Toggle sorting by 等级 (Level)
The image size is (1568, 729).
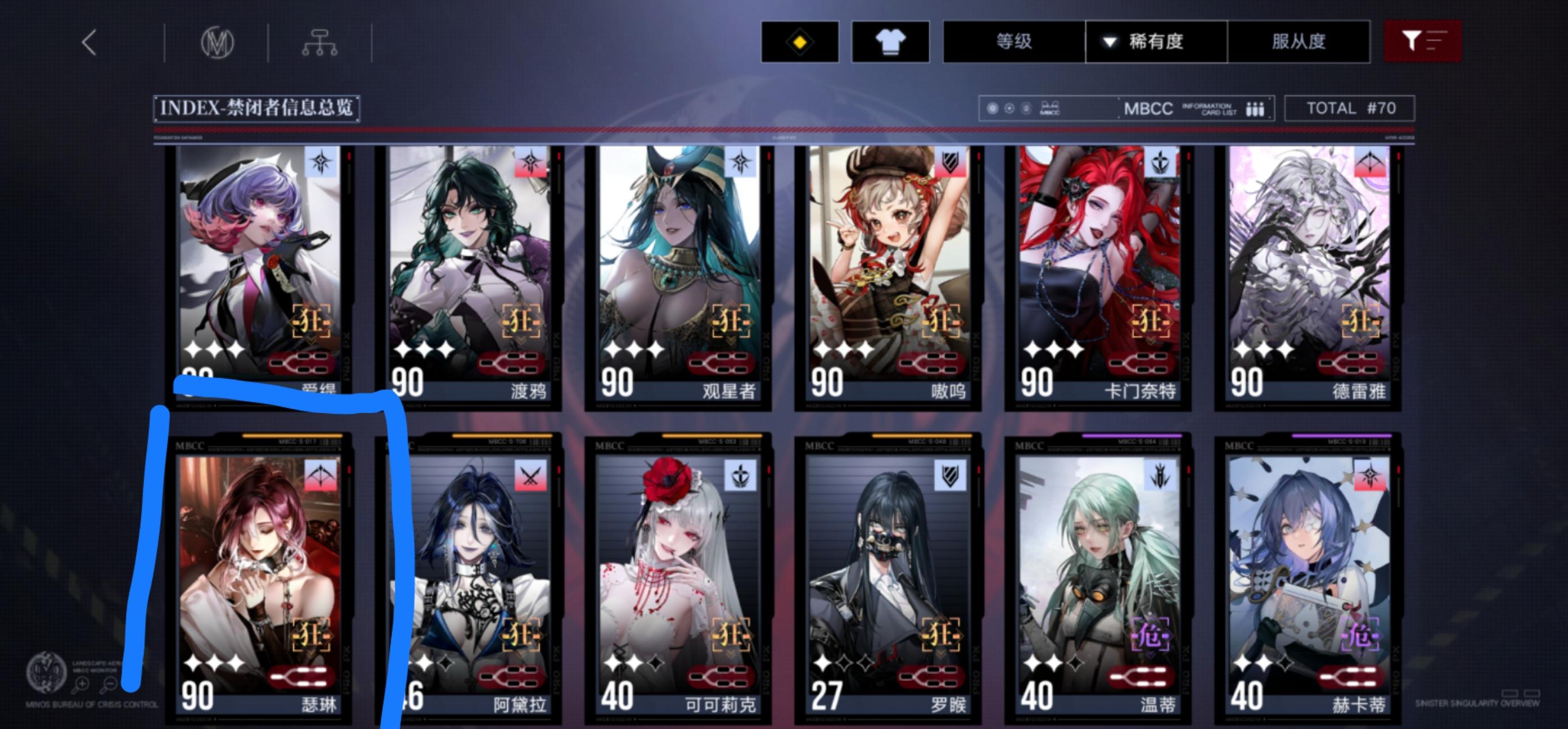1013,41
